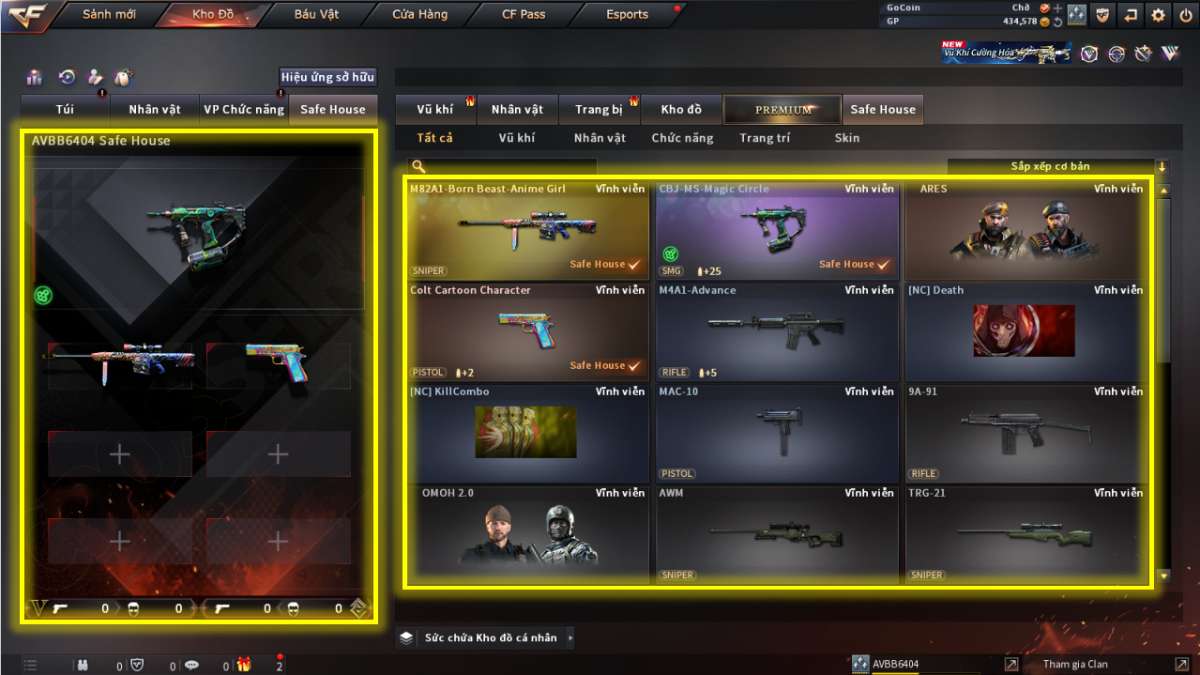Select the Túi tab in left panel
Image resolution: width=1200 pixels, height=675 pixels.
pos(65,110)
